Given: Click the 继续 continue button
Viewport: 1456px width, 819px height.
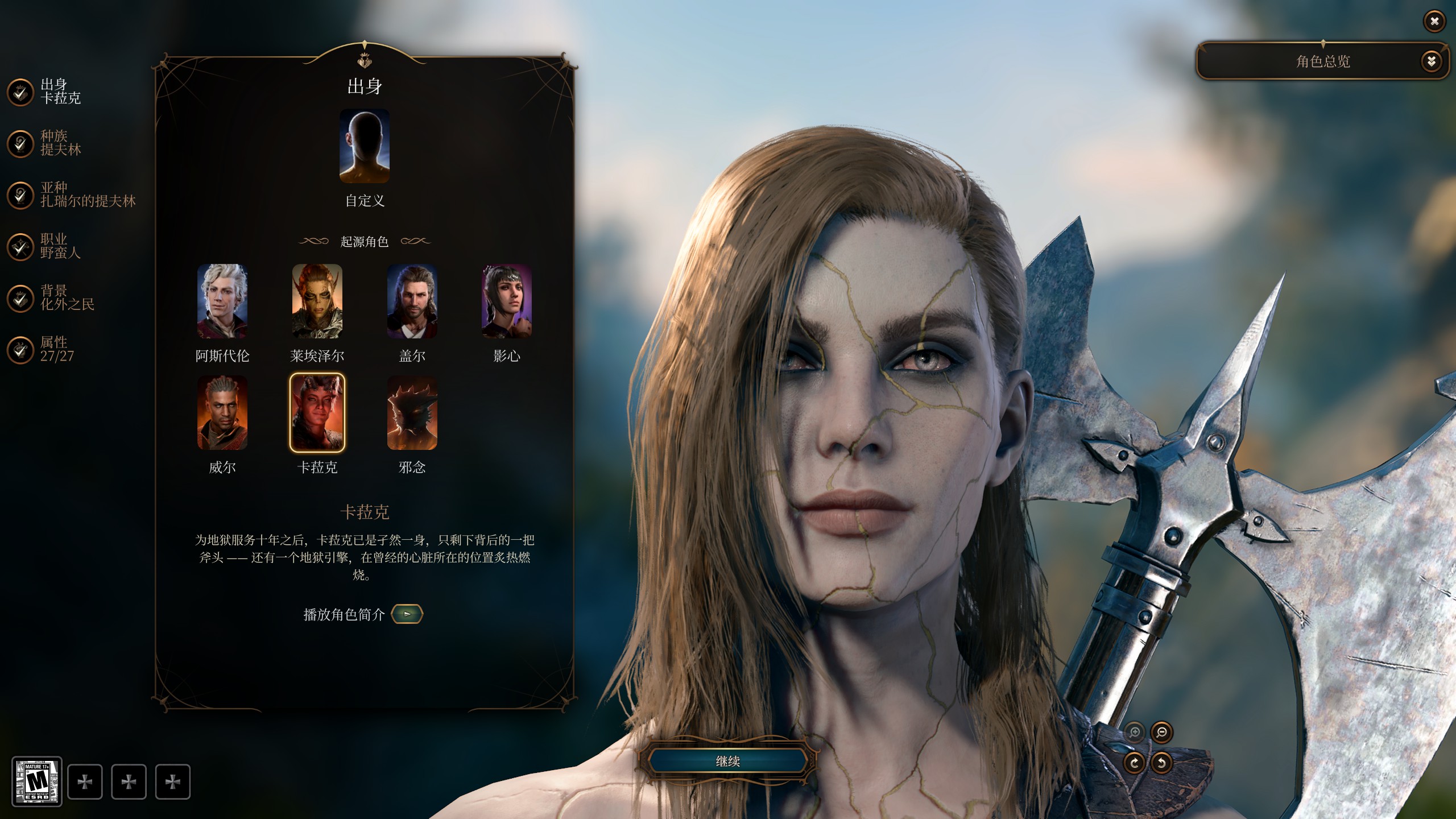Looking at the screenshot, I should 728,762.
